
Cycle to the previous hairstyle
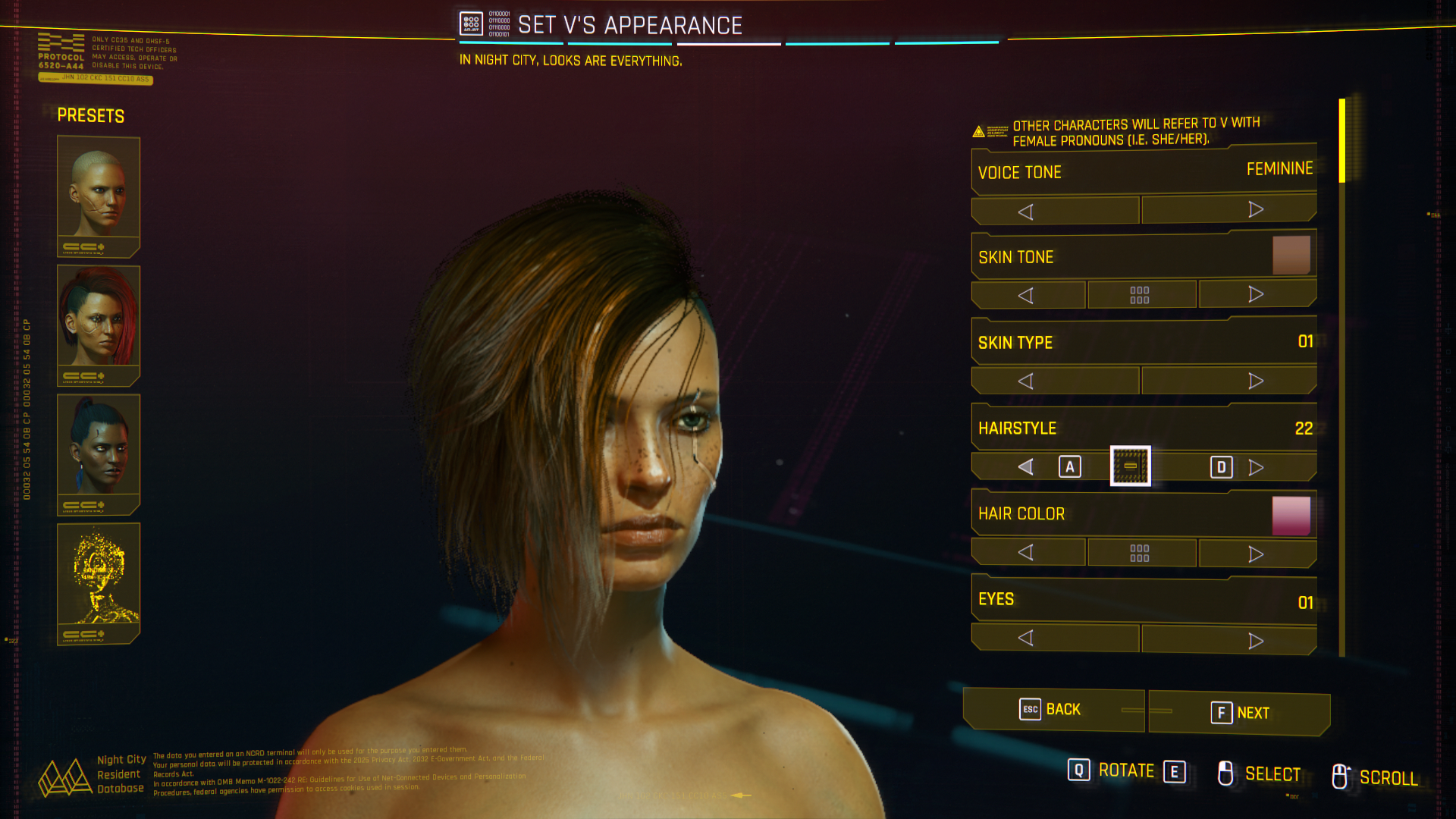point(1026,467)
